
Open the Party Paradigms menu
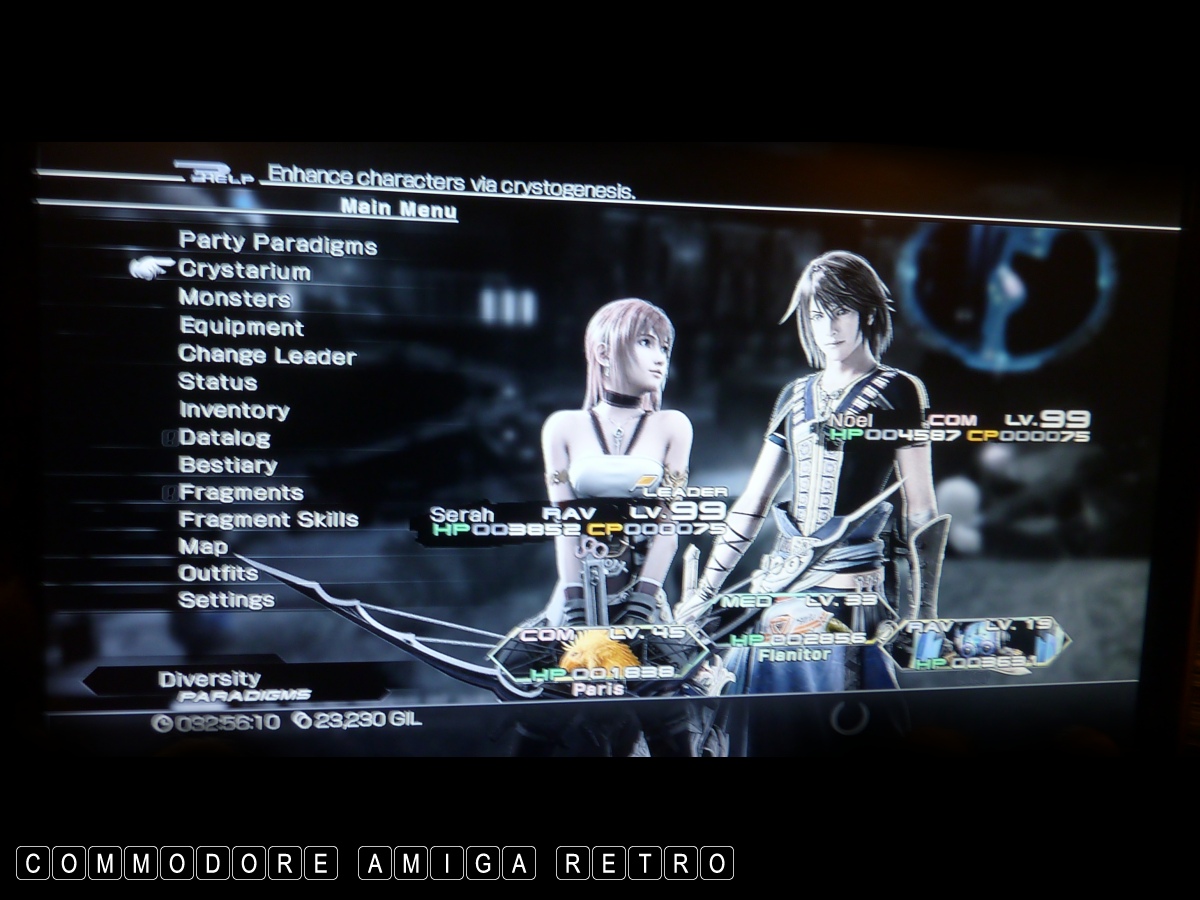(277, 243)
